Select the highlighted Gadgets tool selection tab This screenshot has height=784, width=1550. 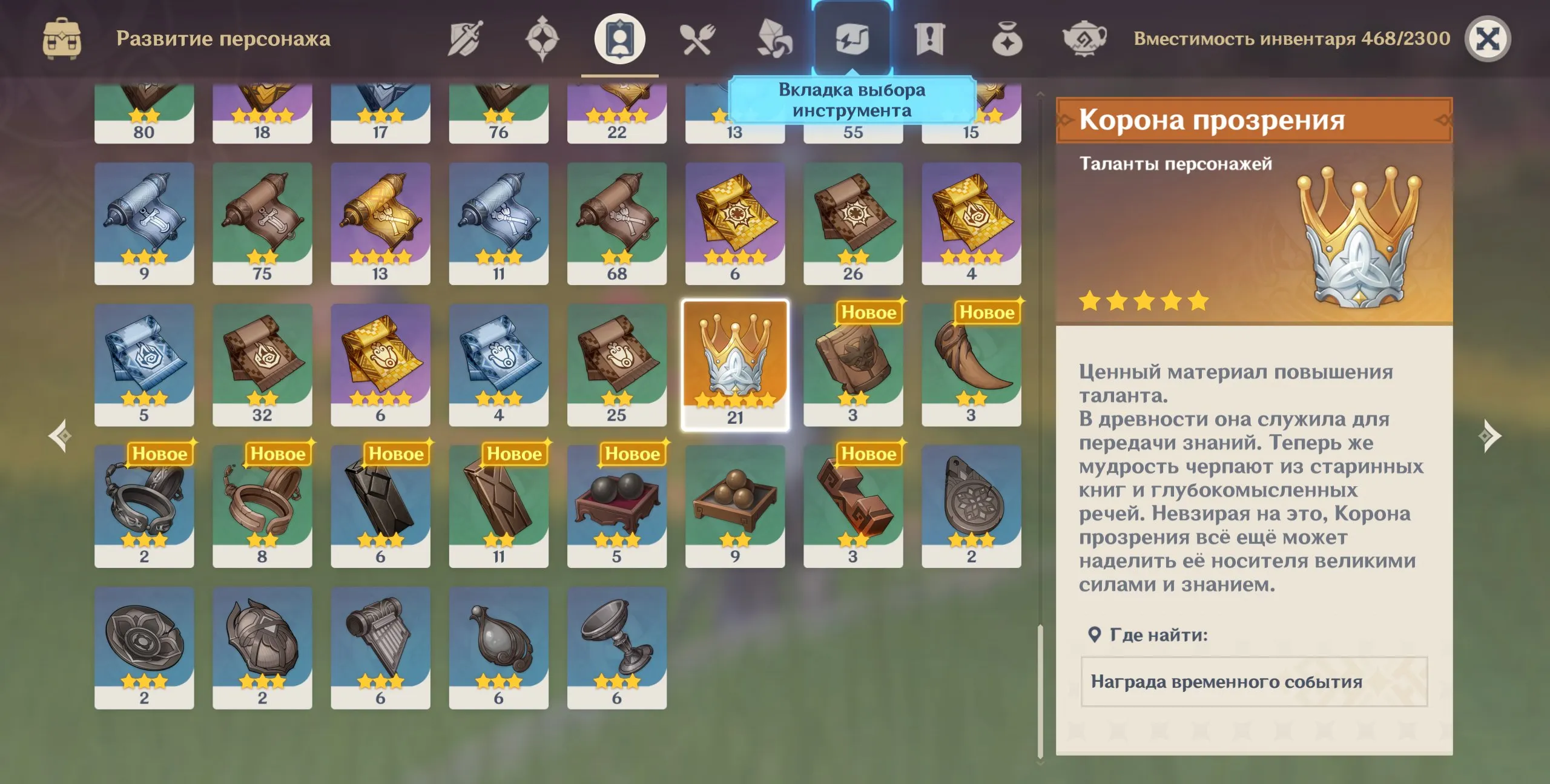[x=851, y=38]
